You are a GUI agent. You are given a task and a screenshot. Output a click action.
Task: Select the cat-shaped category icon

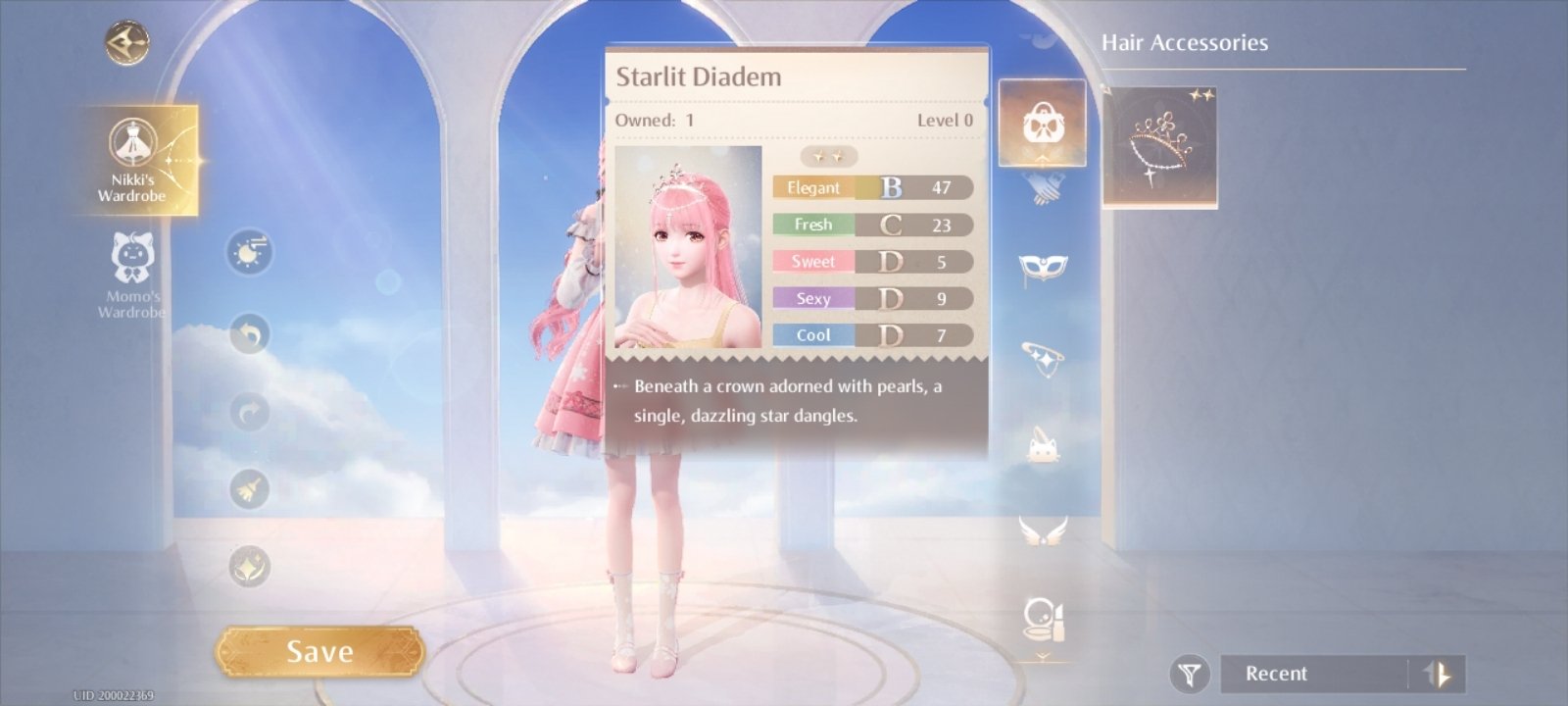1043,446
